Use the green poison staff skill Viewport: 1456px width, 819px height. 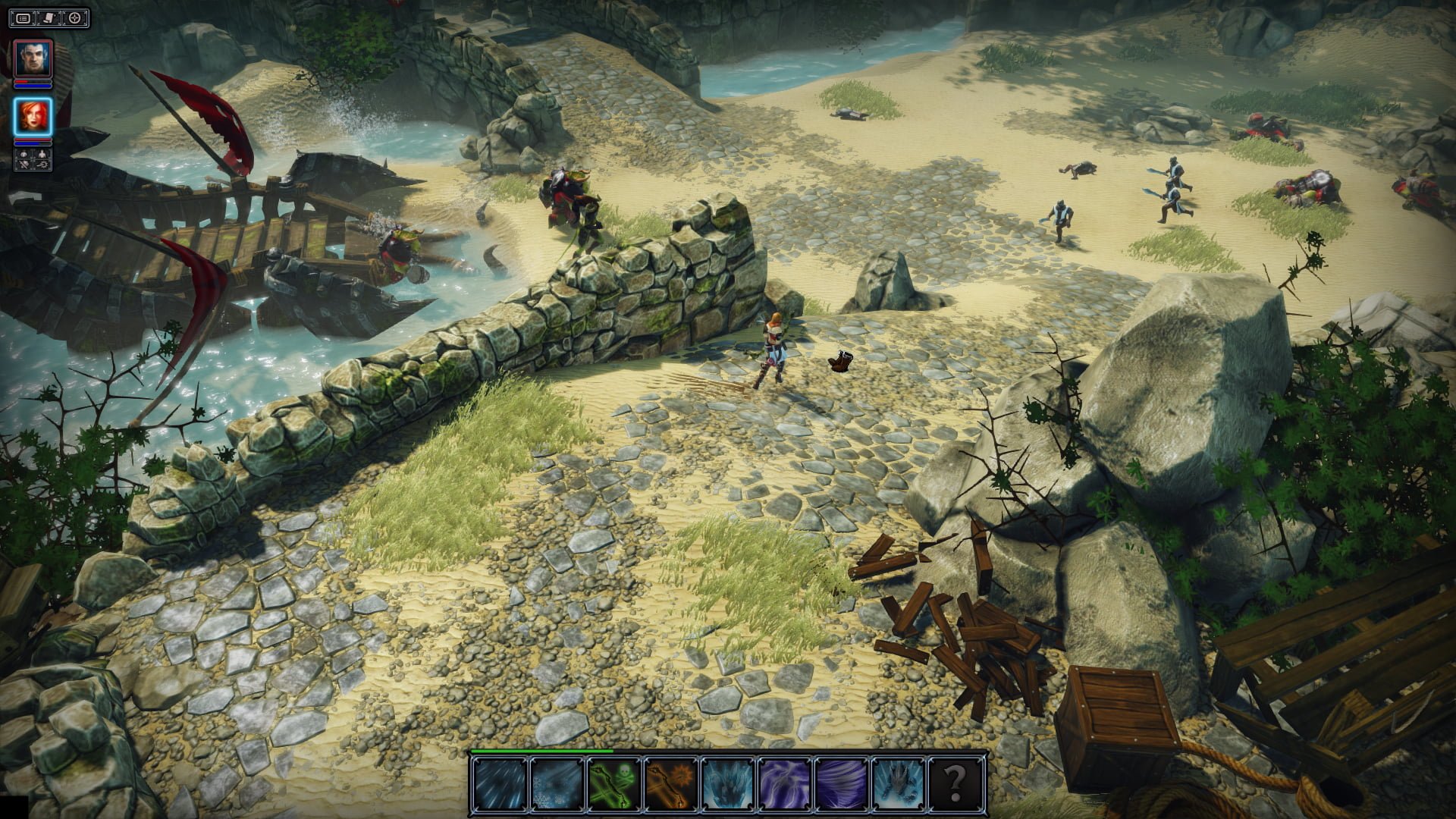click(x=613, y=784)
